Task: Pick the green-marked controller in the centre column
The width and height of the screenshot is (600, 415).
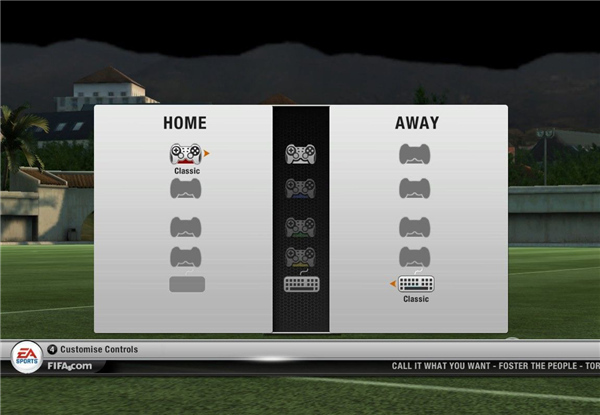Action: [x=300, y=226]
